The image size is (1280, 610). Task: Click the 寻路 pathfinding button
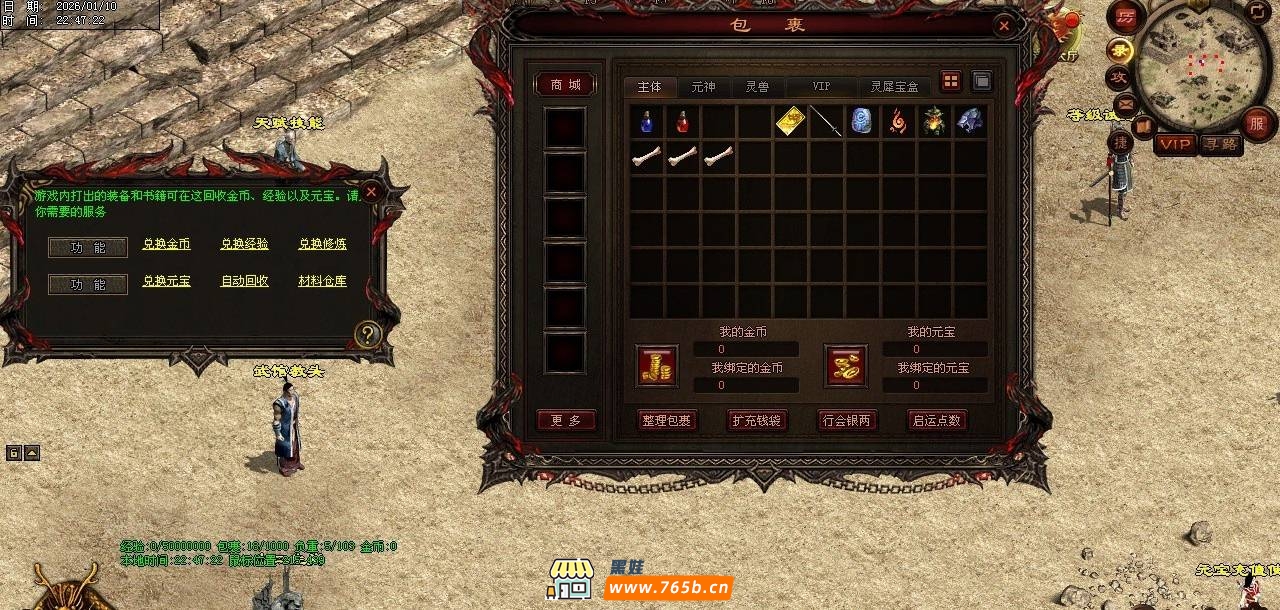(1221, 145)
